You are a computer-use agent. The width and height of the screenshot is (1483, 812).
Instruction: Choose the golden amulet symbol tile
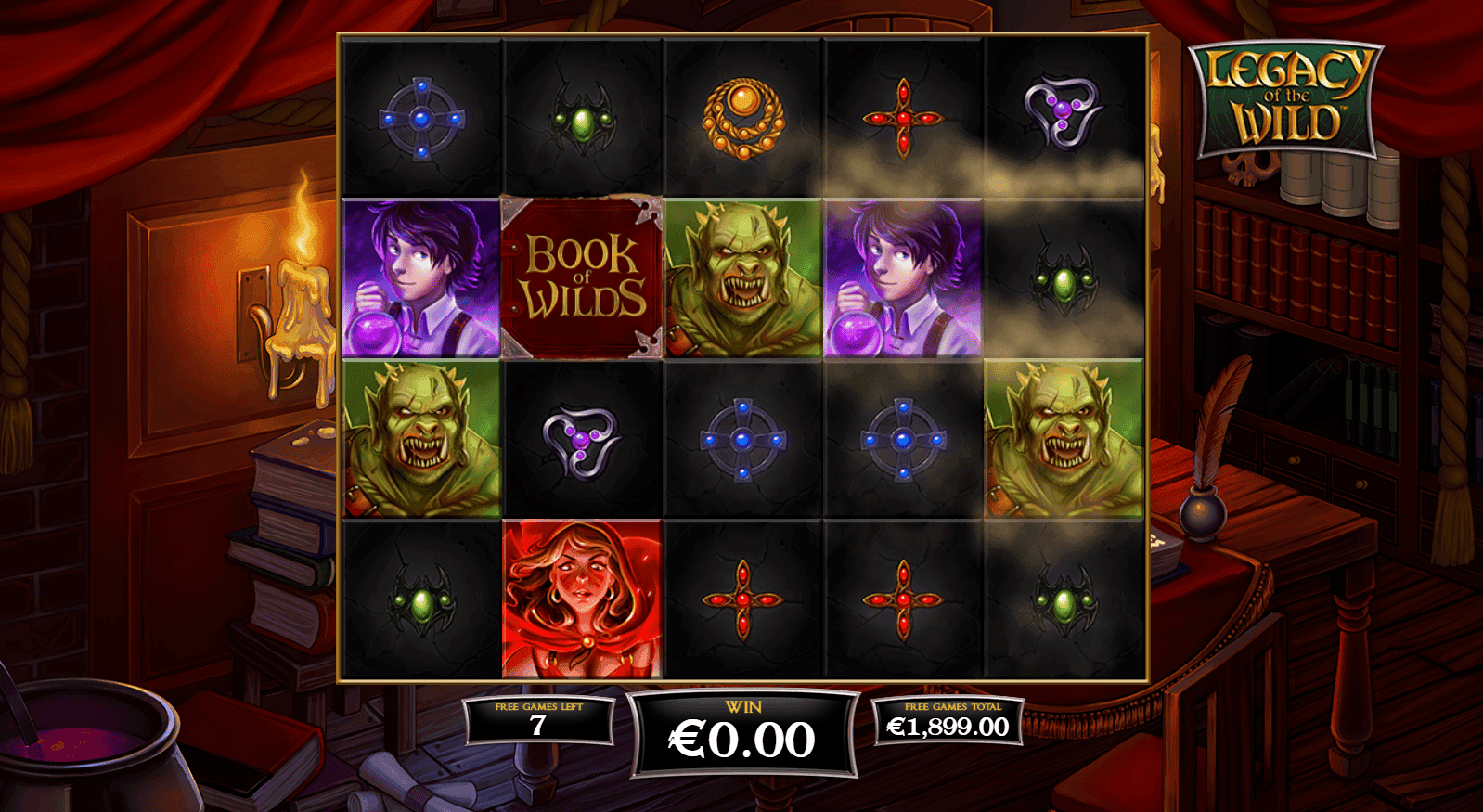point(742,118)
